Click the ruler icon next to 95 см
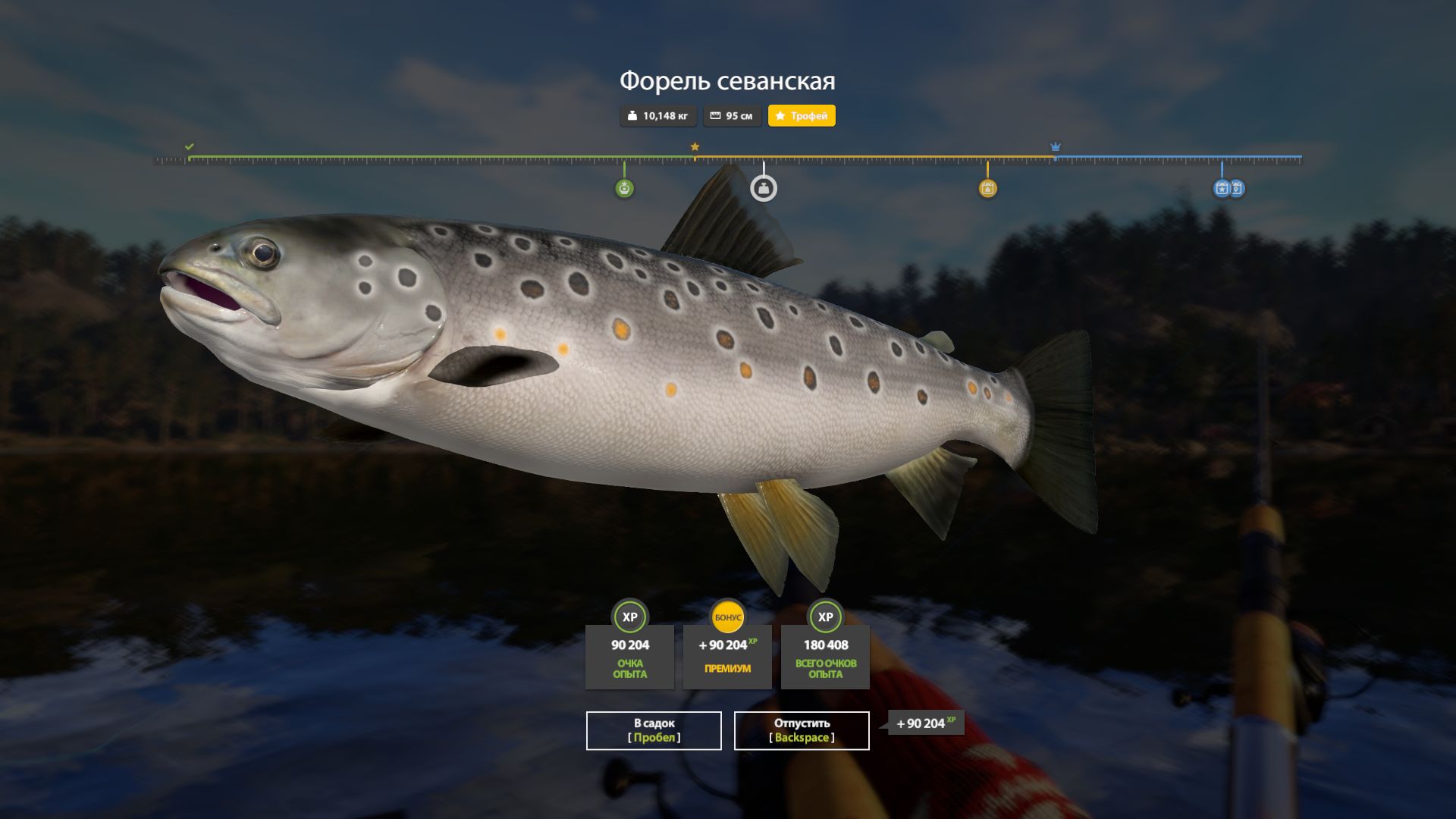 point(714,115)
